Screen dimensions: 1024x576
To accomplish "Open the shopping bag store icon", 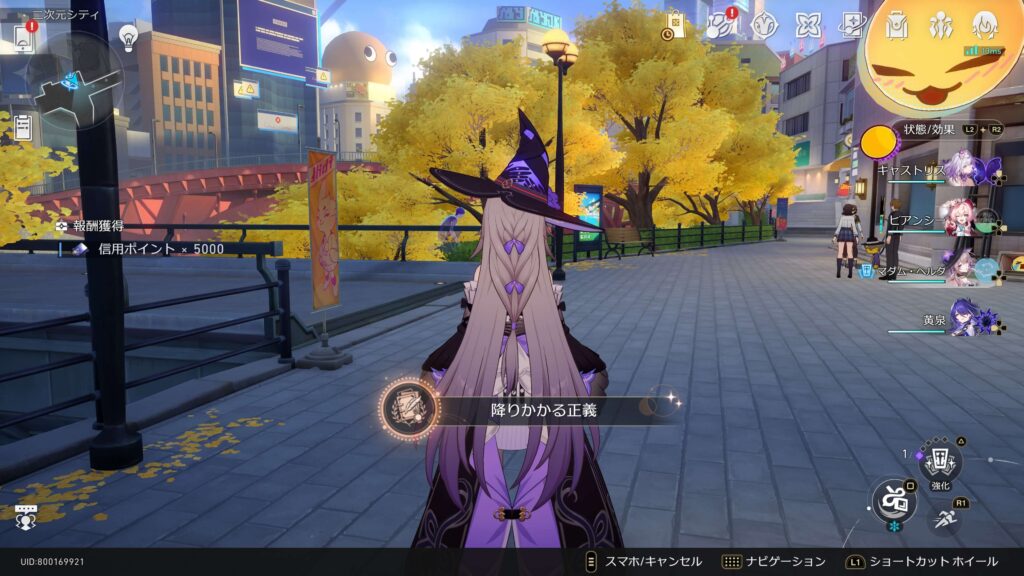I will 675,25.
